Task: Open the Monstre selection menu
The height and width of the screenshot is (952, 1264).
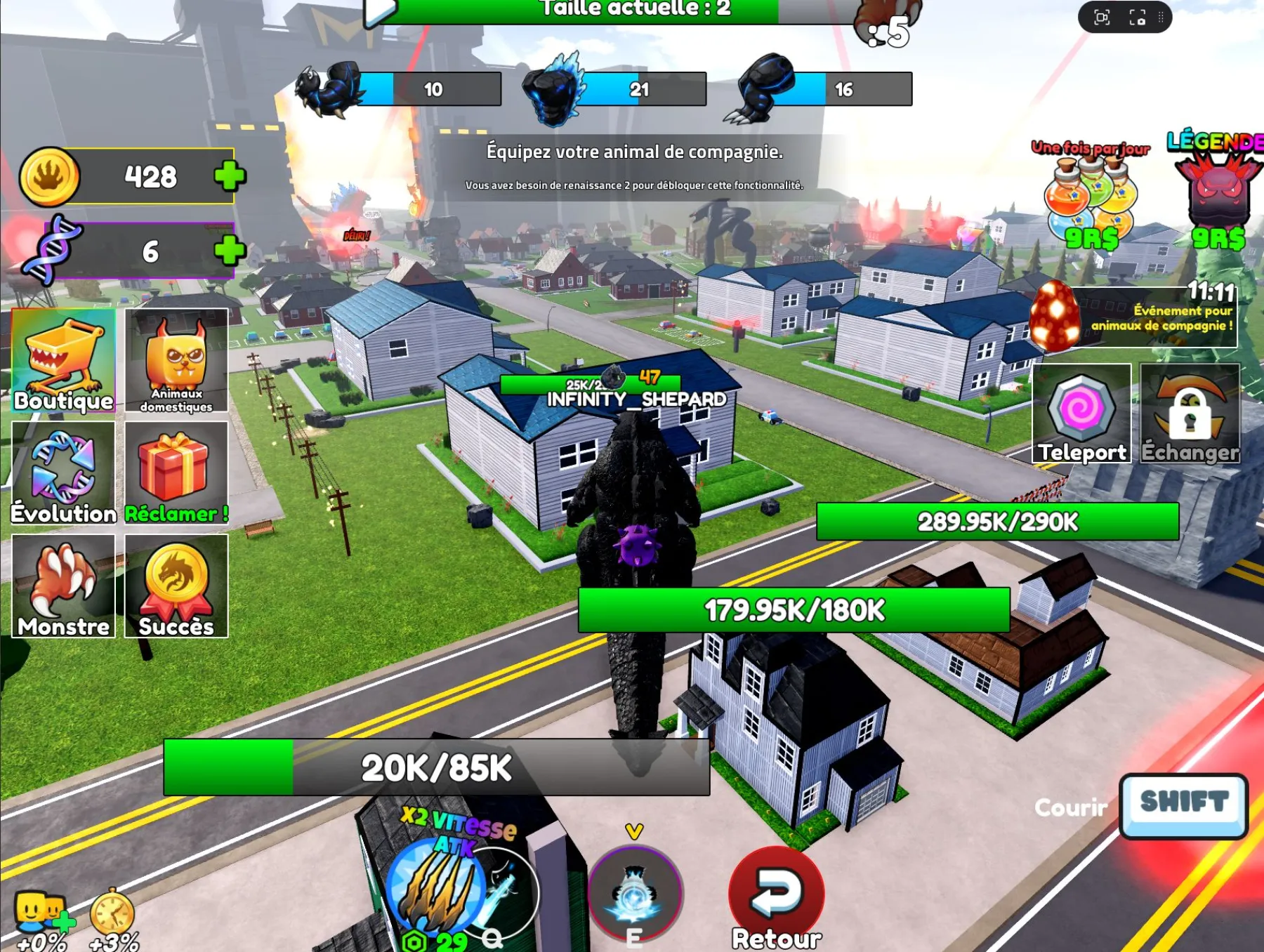Action: tap(63, 583)
